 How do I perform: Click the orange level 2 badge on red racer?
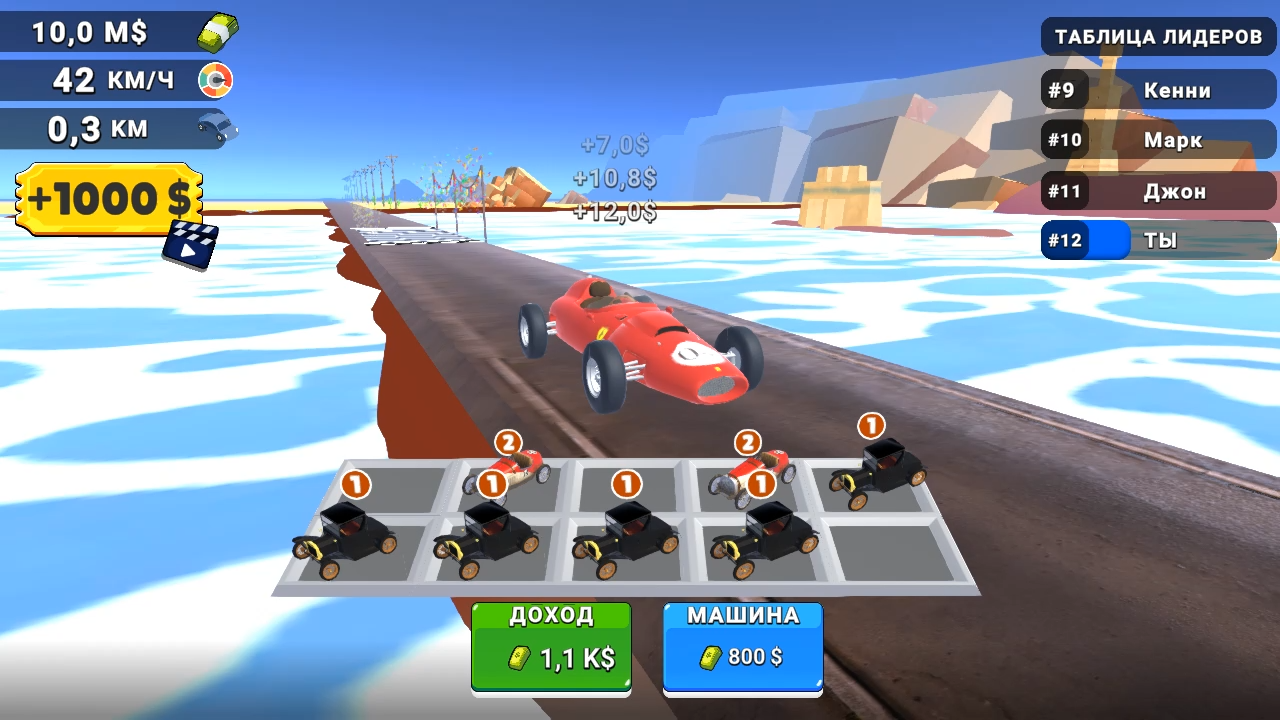tap(506, 439)
